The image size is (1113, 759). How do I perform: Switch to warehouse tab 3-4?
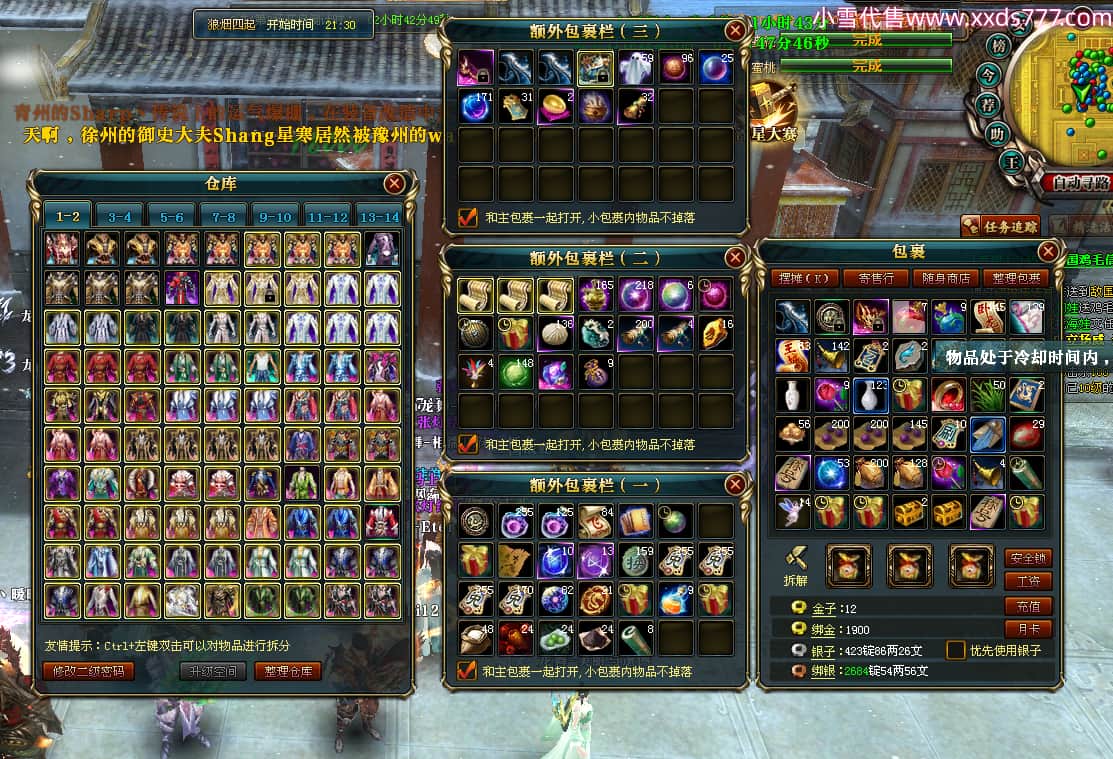point(120,215)
